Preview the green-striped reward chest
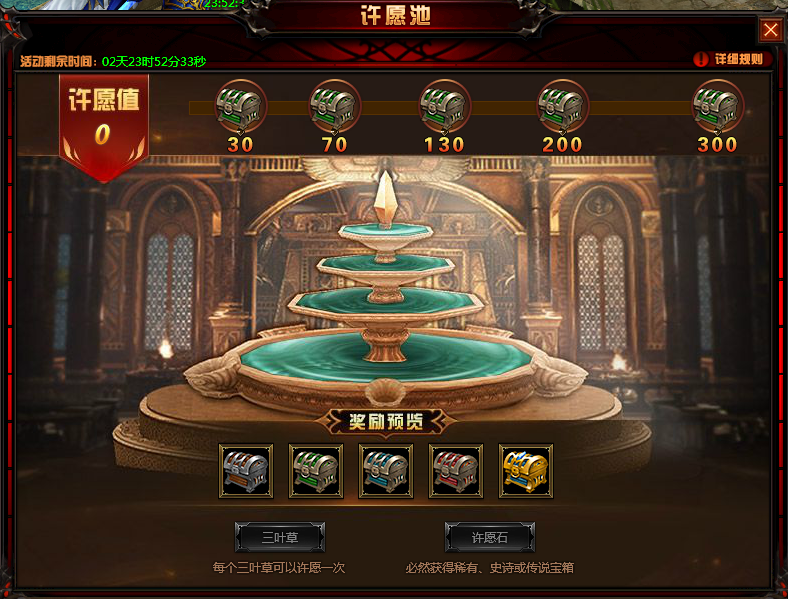The height and width of the screenshot is (599, 788). point(316,471)
